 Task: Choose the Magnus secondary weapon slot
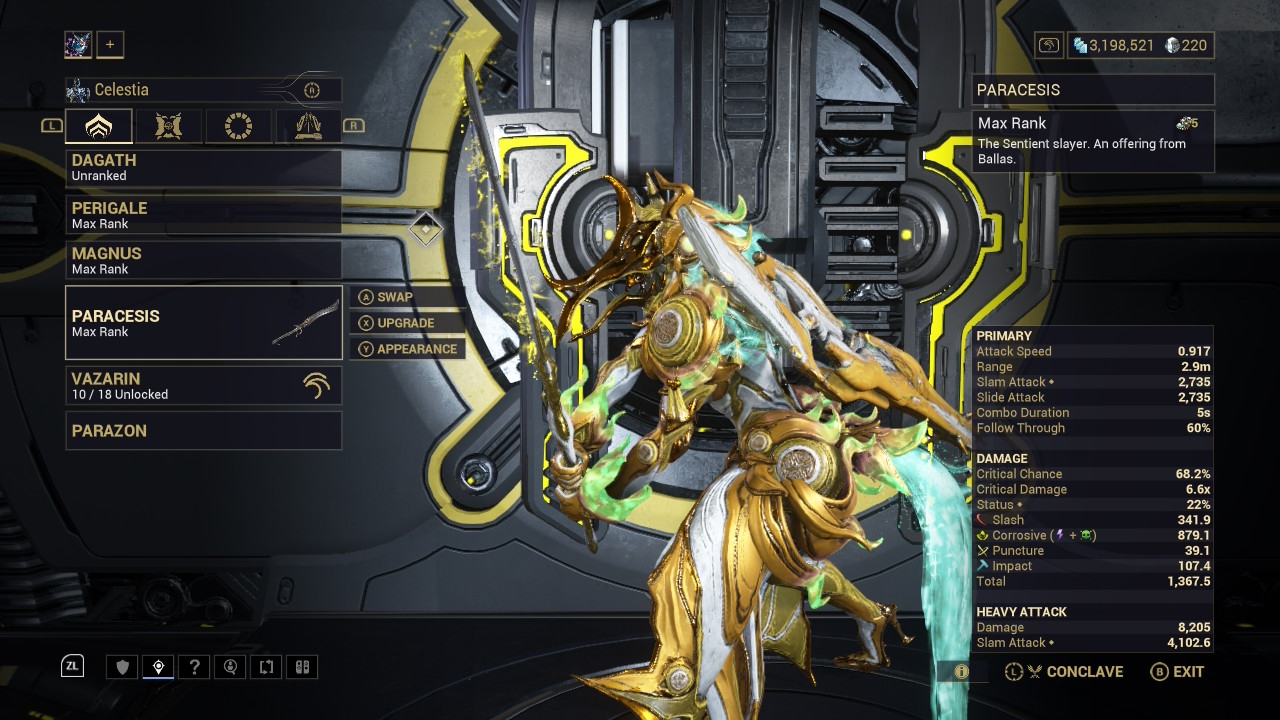[203, 260]
